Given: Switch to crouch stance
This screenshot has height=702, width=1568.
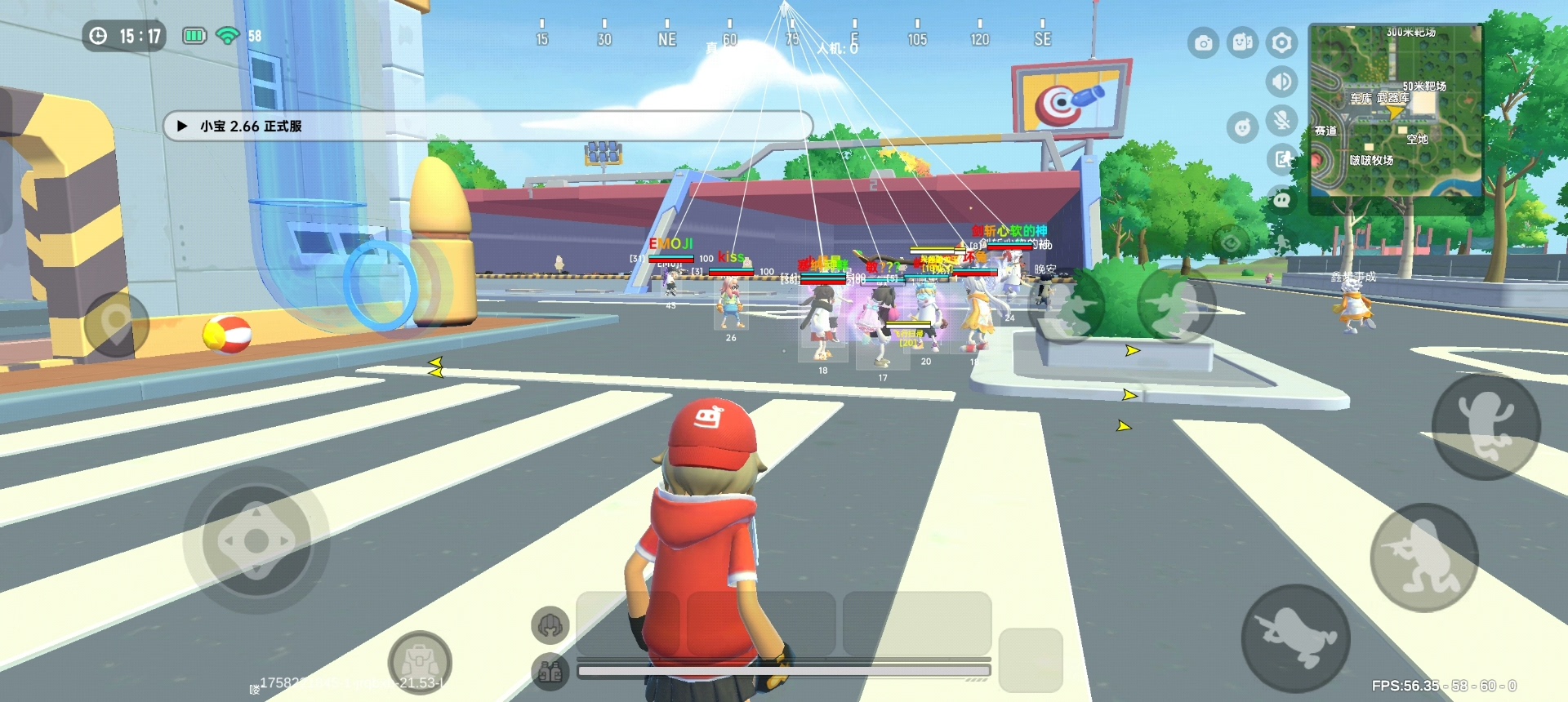Looking at the screenshot, I should [x=1423, y=558].
